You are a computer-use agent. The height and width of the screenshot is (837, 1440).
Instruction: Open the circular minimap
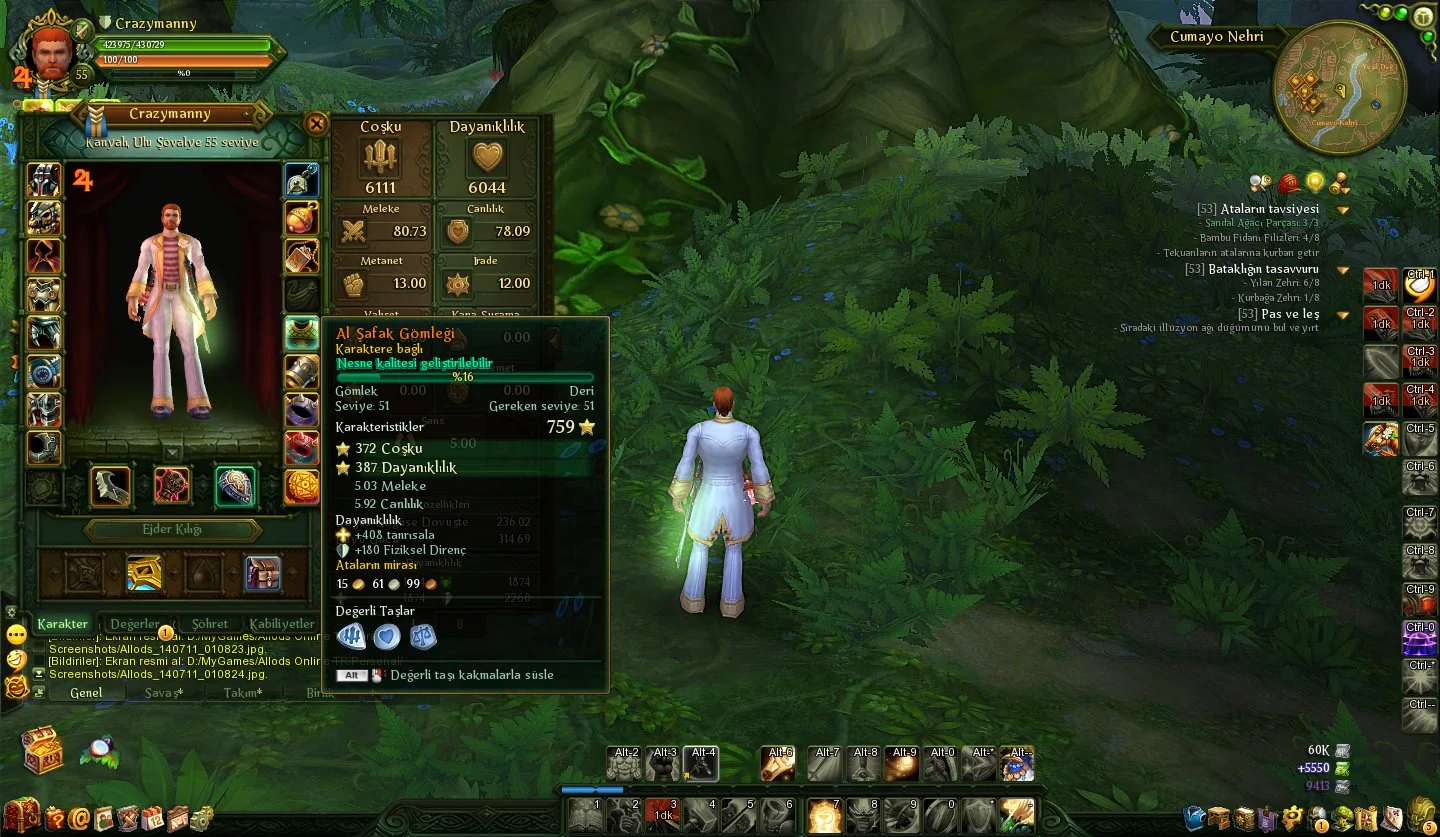pos(1339,88)
